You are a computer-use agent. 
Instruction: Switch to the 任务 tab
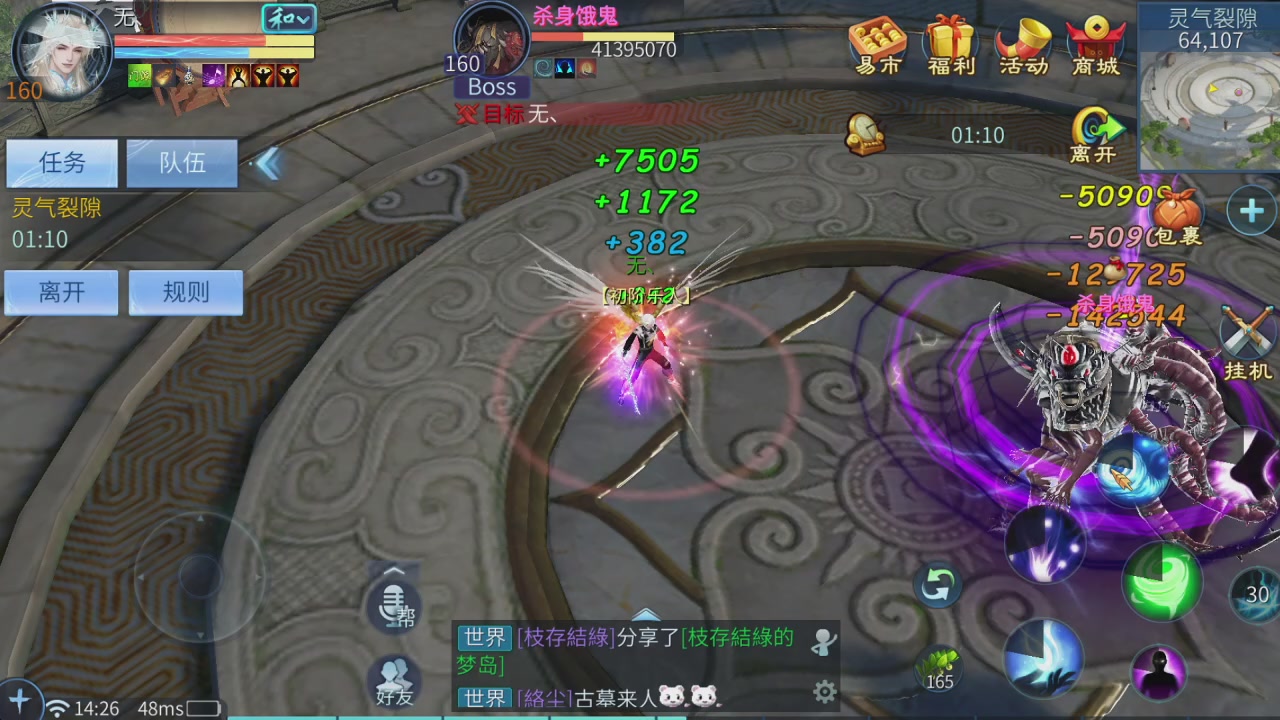coord(62,163)
